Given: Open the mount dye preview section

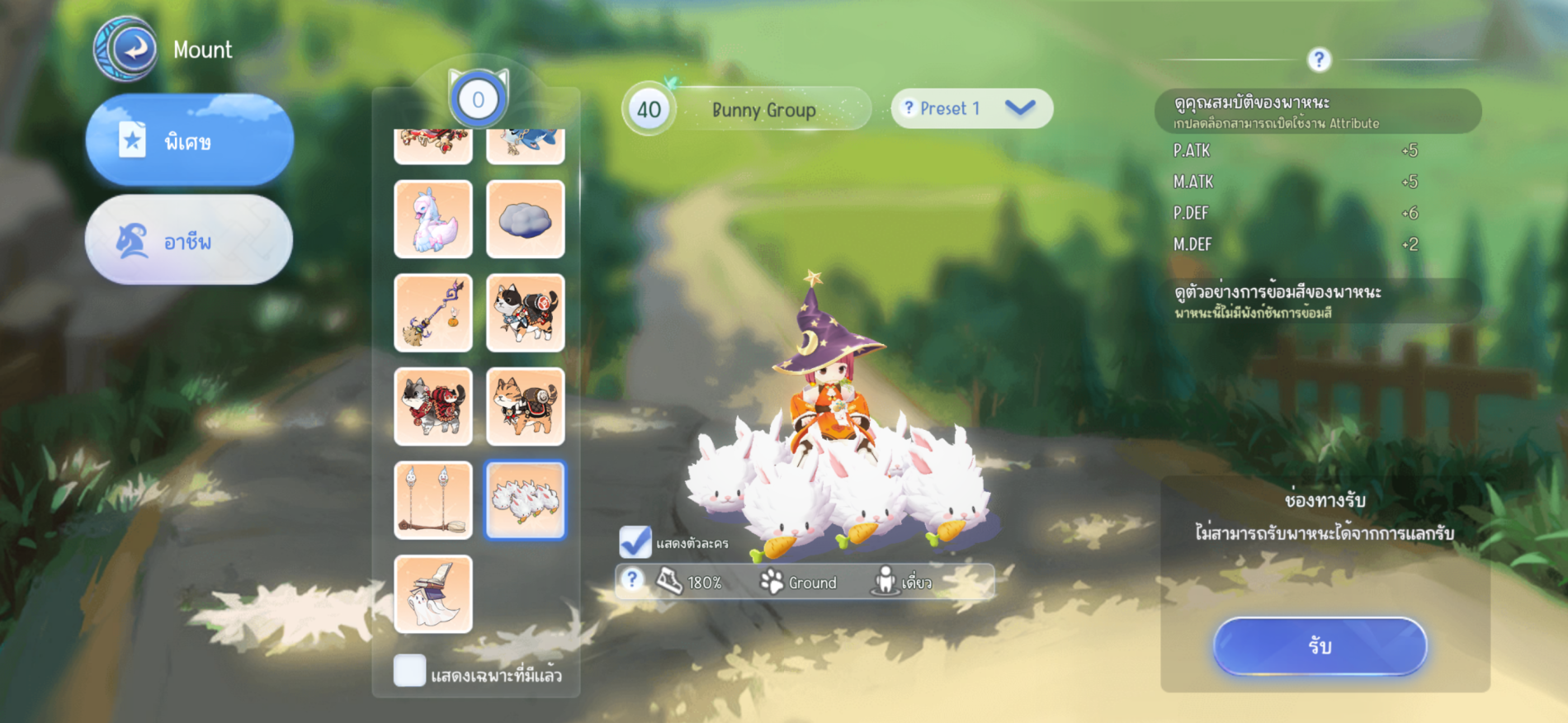Looking at the screenshot, I should [x=1318, y=300].
